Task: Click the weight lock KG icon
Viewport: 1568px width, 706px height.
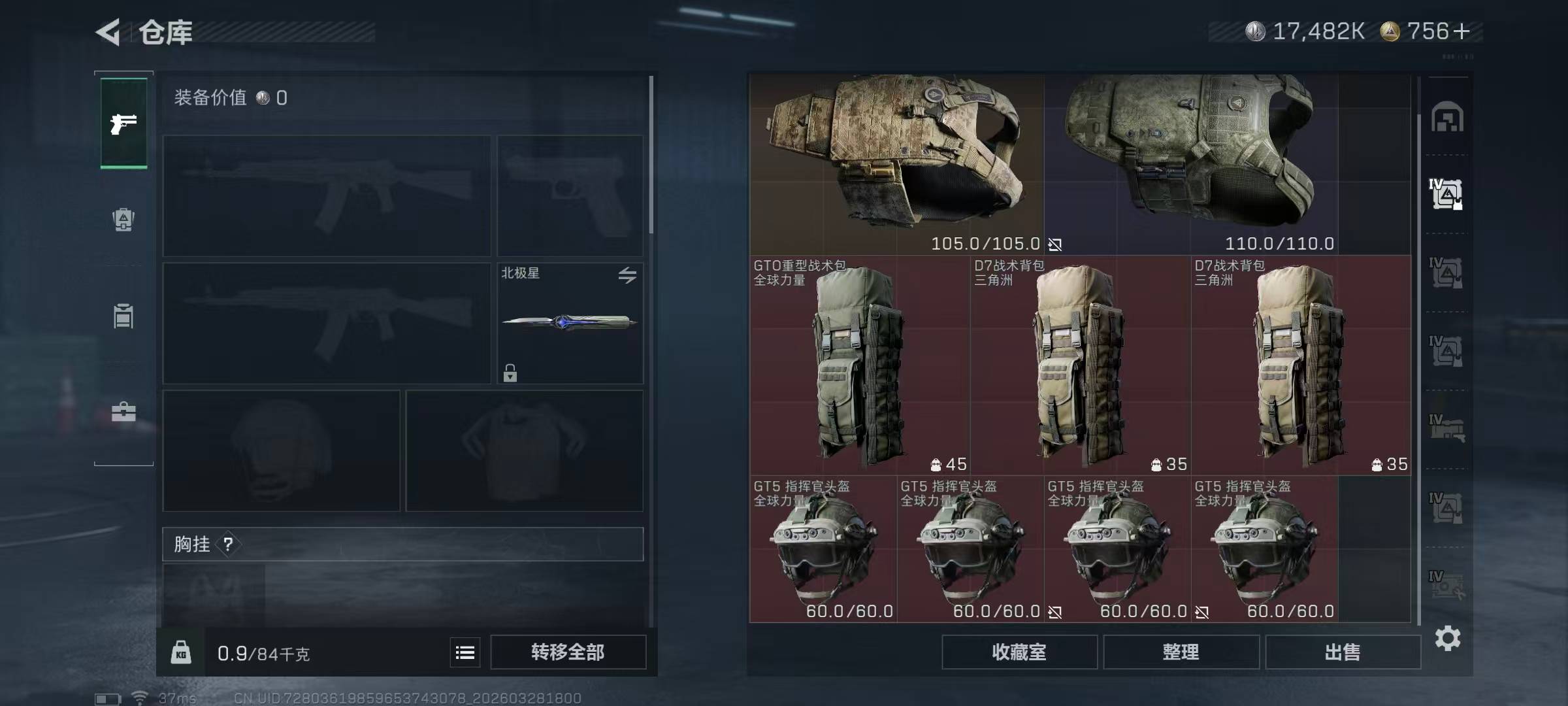Action: [x=181, y=652]
